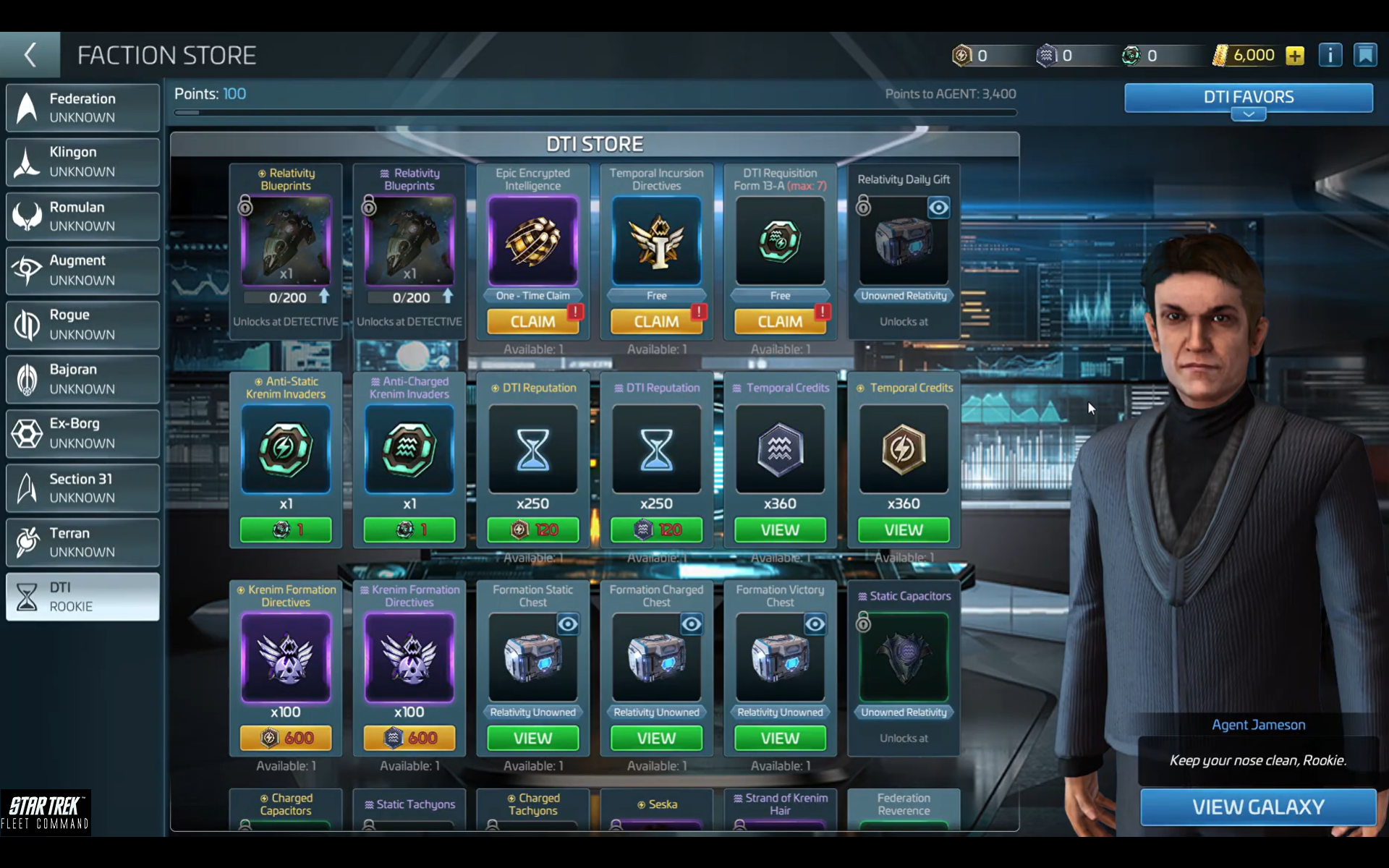Toggle the preview eye on Relativity Daily Gift

(938, 208)
